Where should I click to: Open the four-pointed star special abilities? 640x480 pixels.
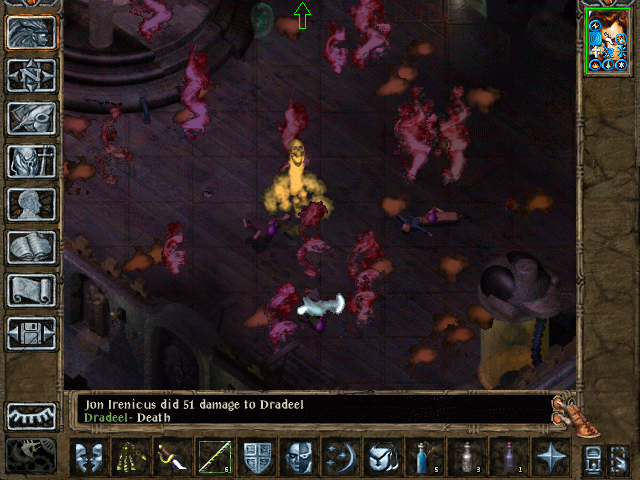pos(549,457)
